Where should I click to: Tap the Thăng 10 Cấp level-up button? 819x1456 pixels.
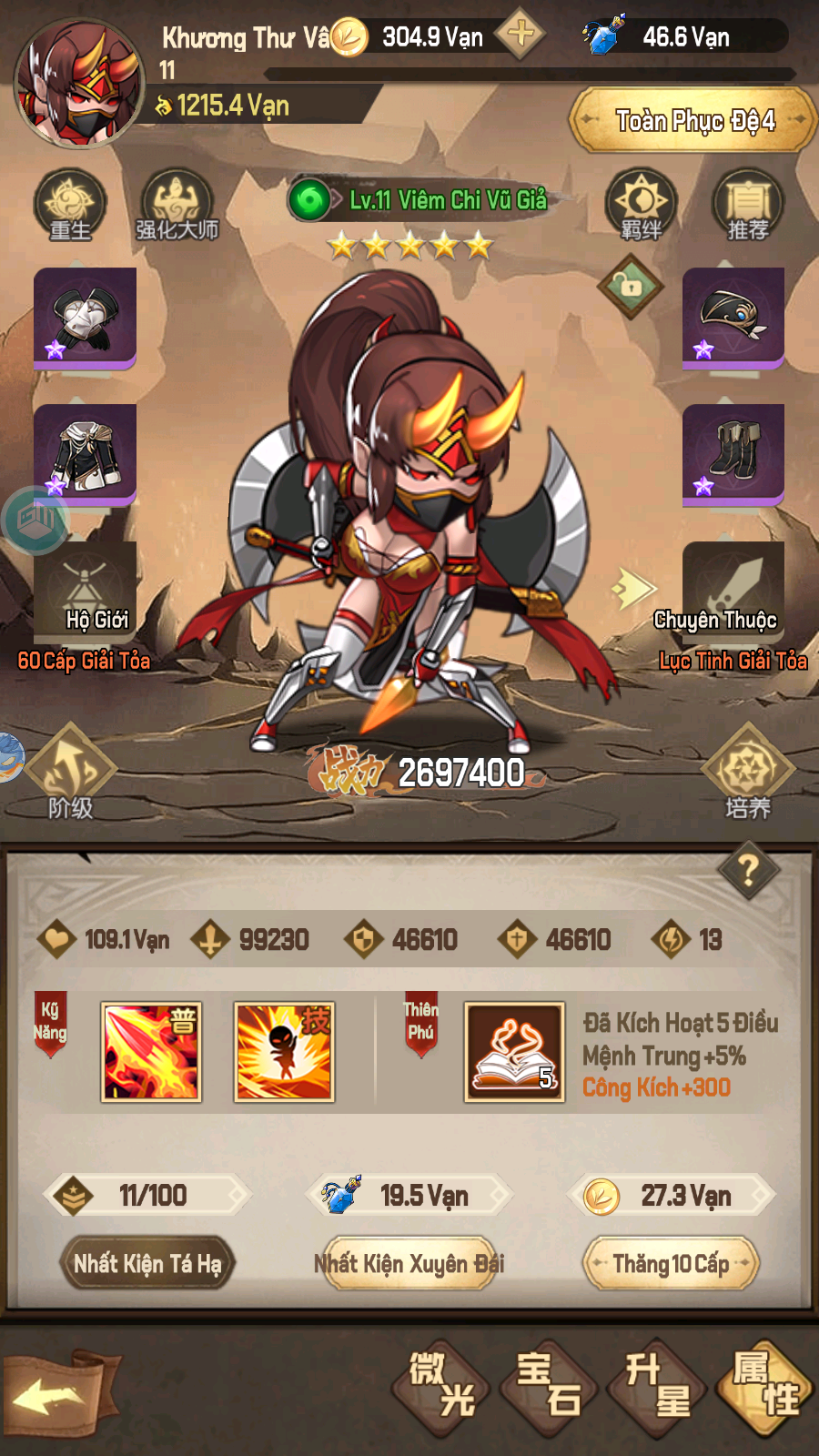671,1263
